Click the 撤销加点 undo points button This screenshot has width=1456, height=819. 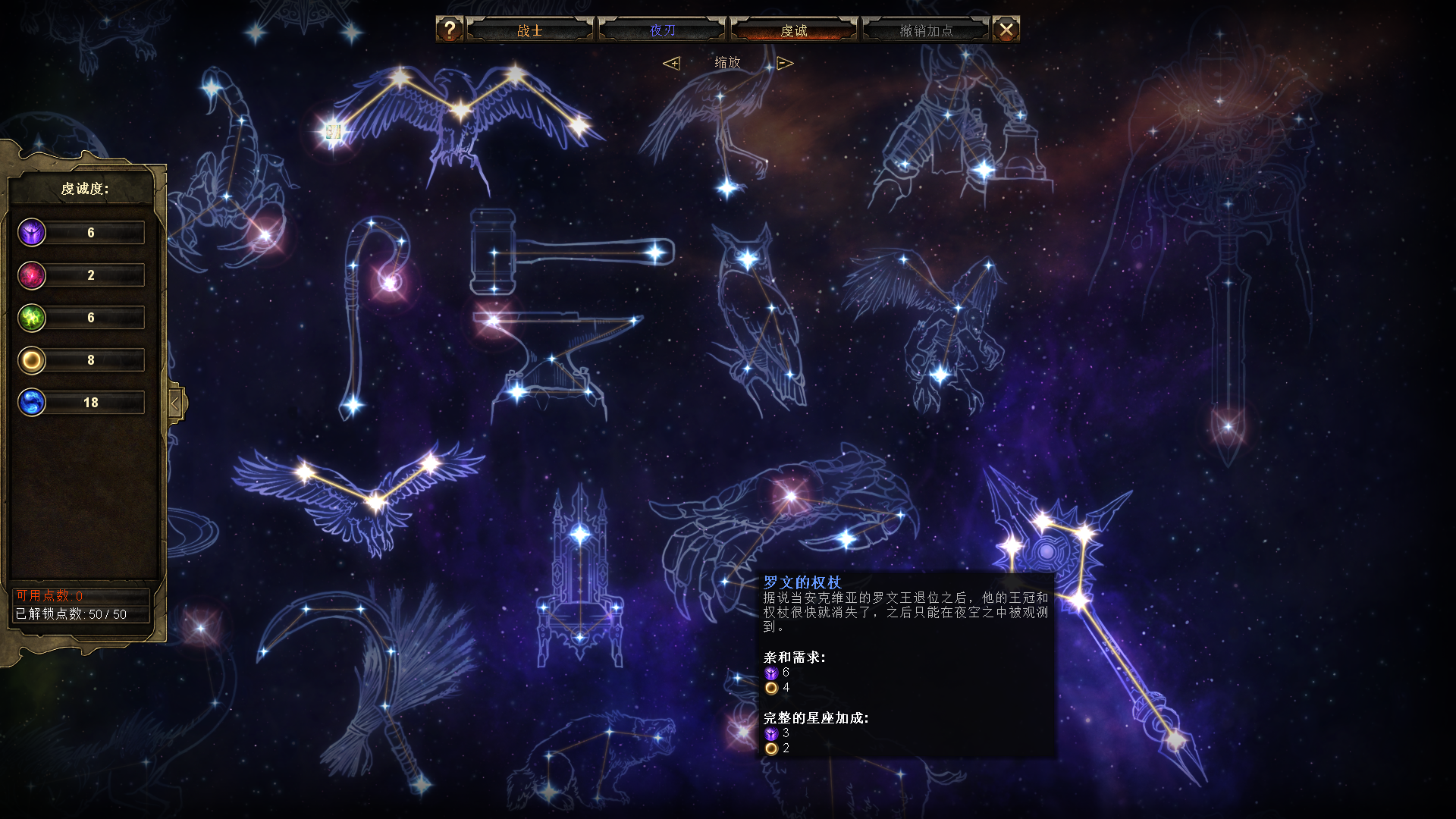pos(926,30)
